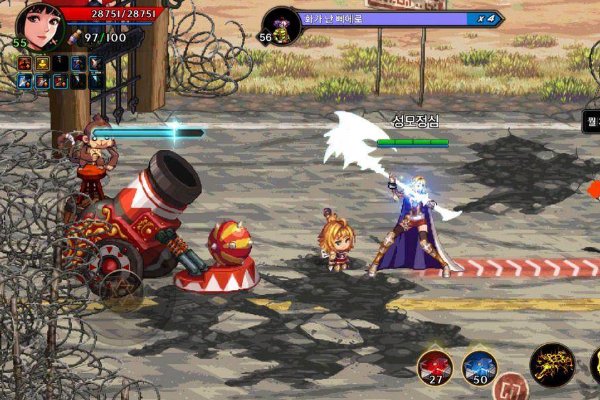Use the blue potion with 50 left

coord(480,366)
